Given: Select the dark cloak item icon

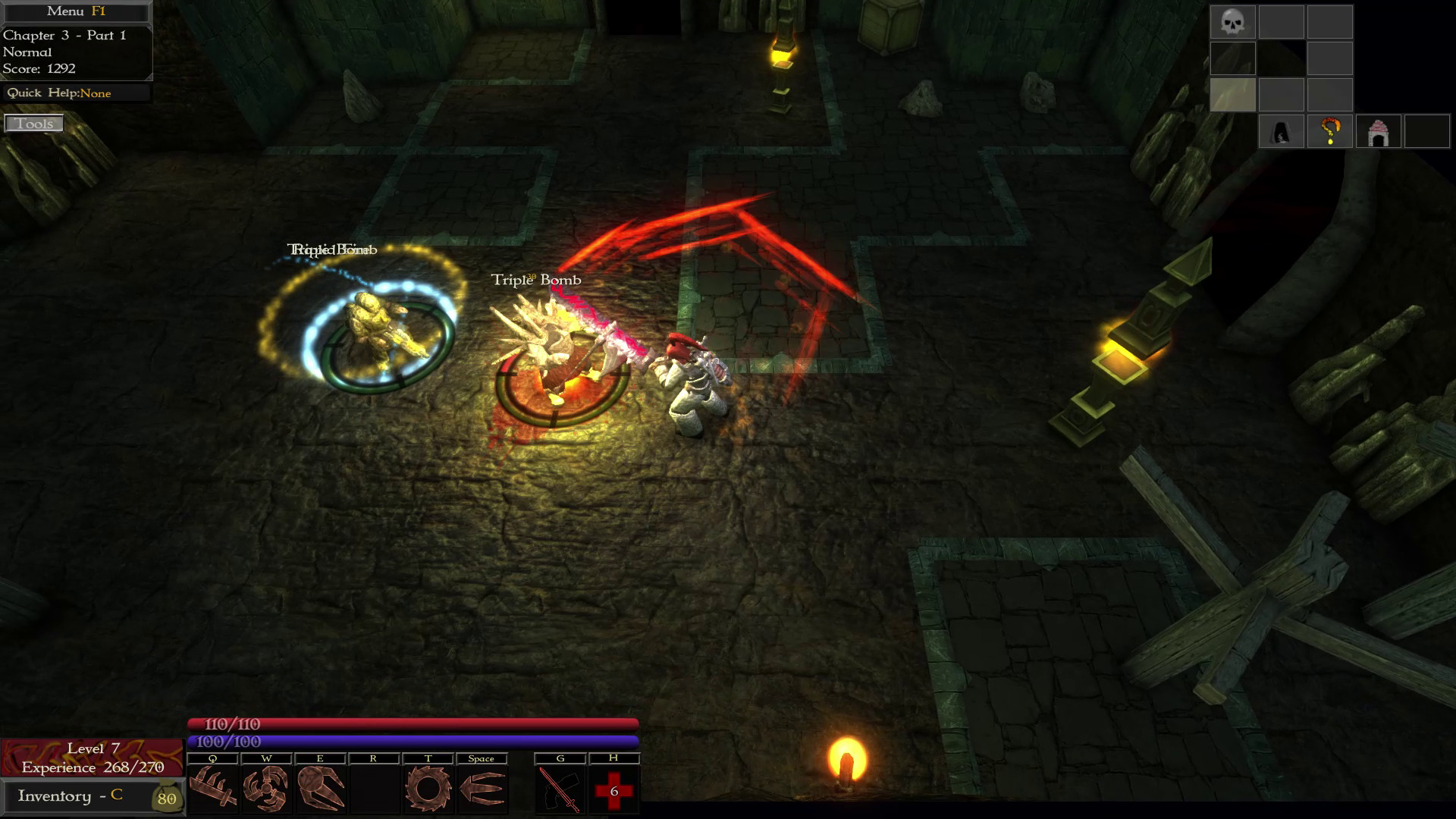Looking at the screenshot, I should [x=1282, y=133].
